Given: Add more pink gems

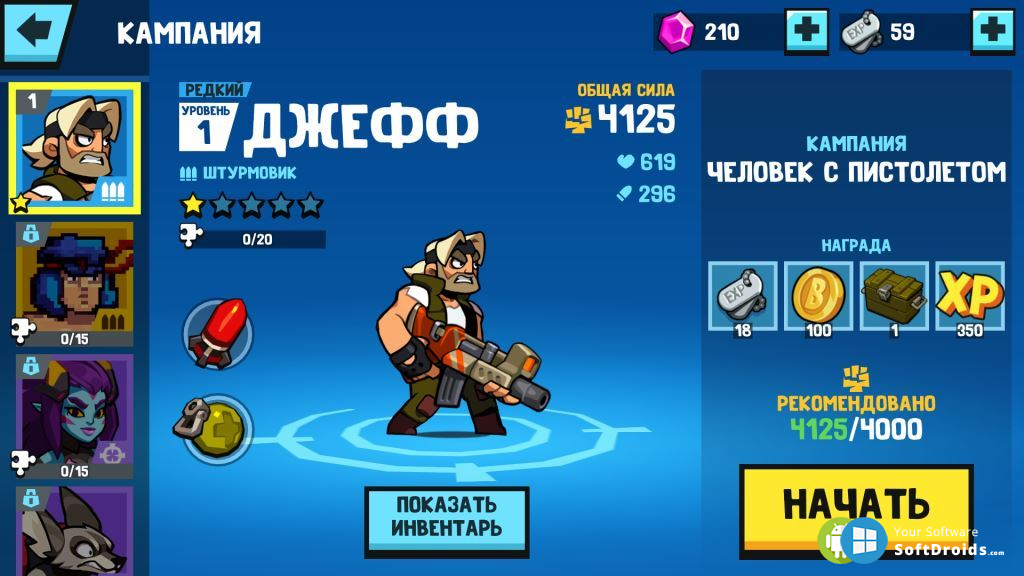Looking at the screenshot, I should click(806, 31).
